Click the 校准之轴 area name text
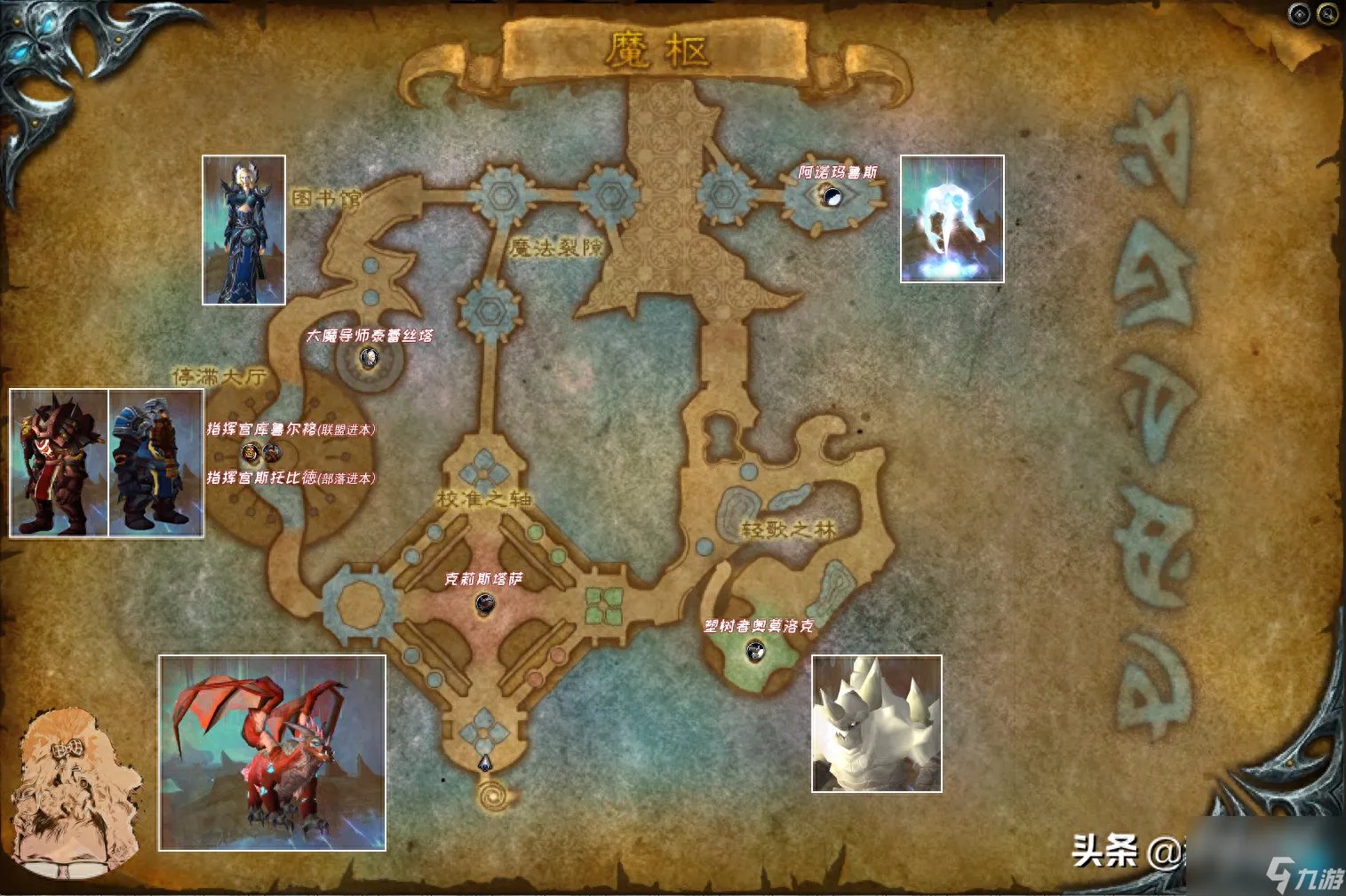Viewport: 1346px width, 896px height. point(485,499)
